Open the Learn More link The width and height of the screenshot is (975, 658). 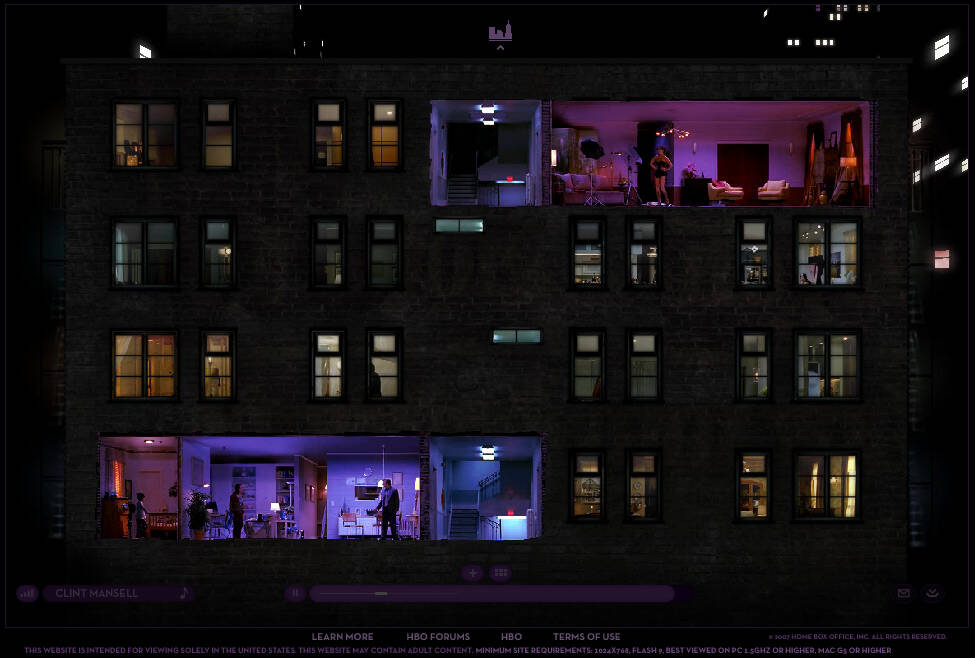[x=342, y=637]
